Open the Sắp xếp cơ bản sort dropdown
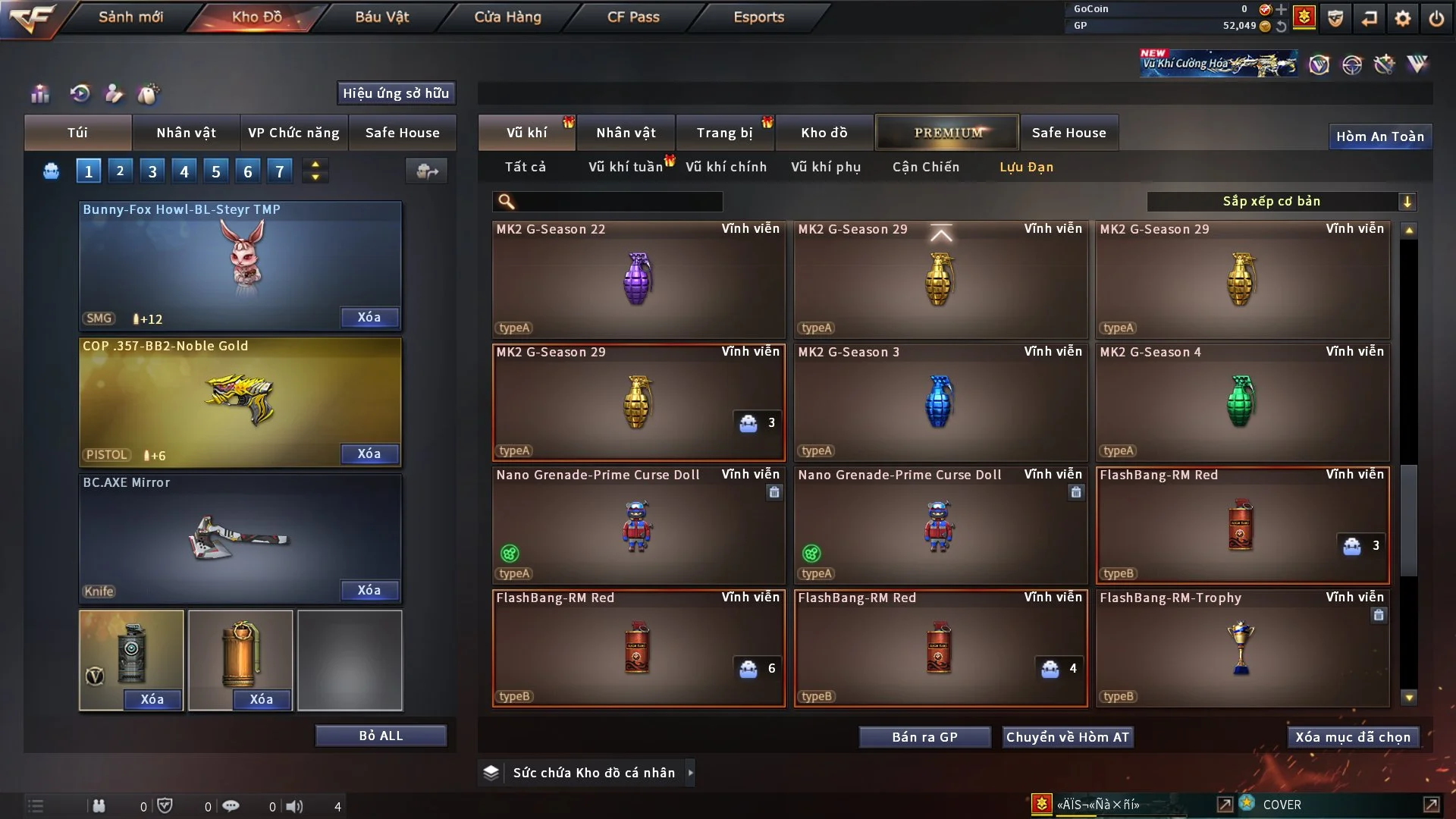 (1281, 202)
